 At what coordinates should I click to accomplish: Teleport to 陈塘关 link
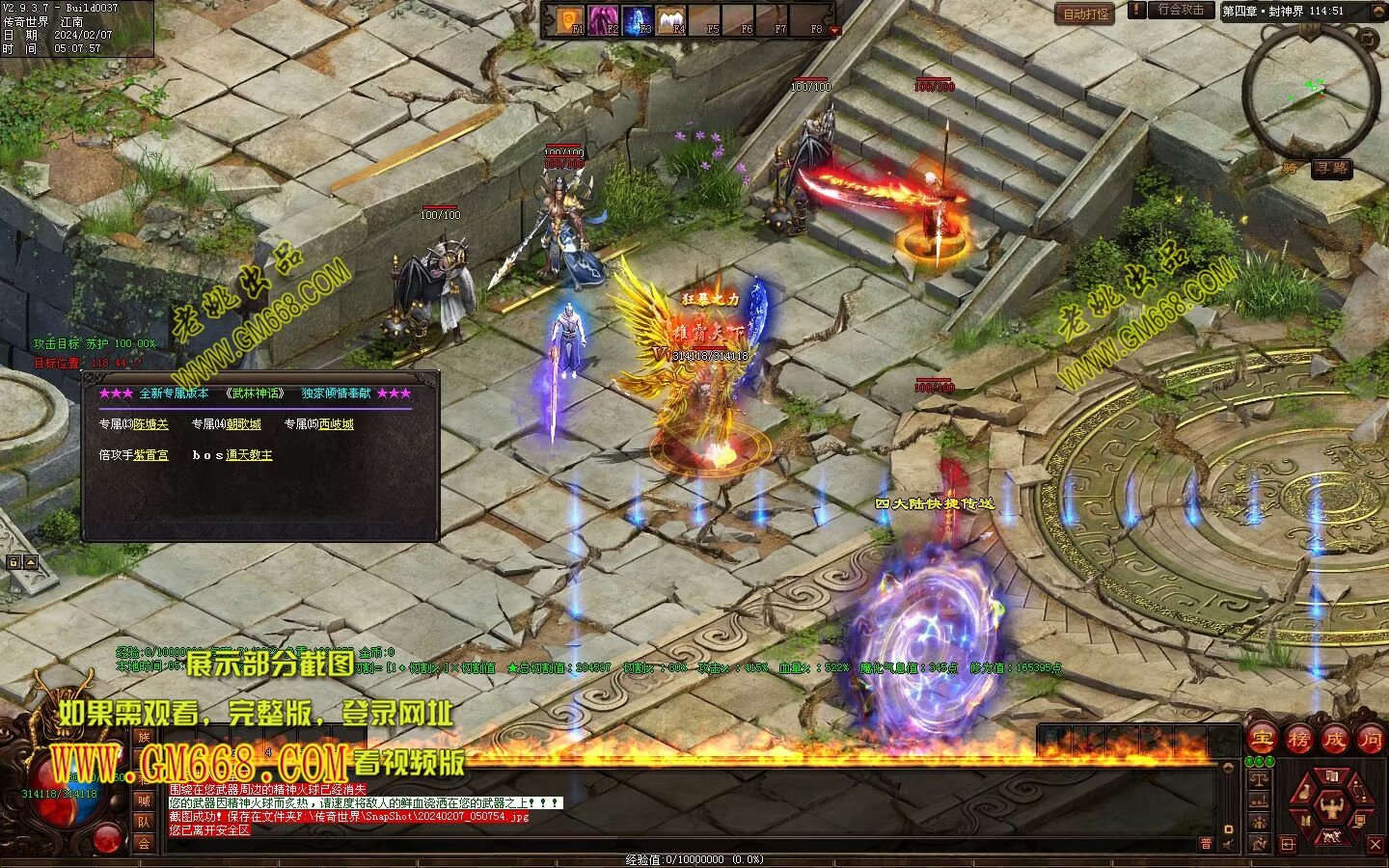point(151,424)
